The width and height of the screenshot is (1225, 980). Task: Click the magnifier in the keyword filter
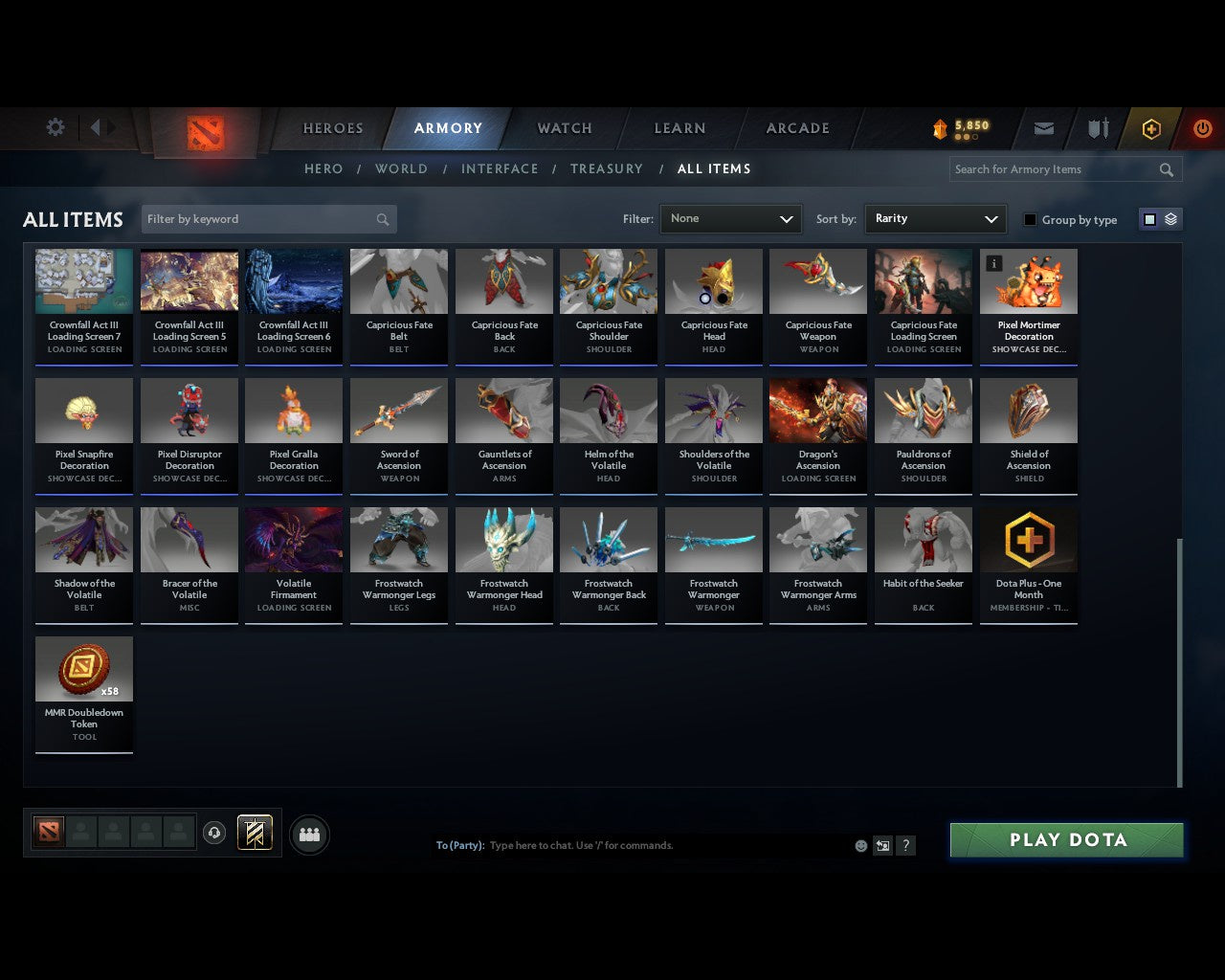(x=383, y=218)
